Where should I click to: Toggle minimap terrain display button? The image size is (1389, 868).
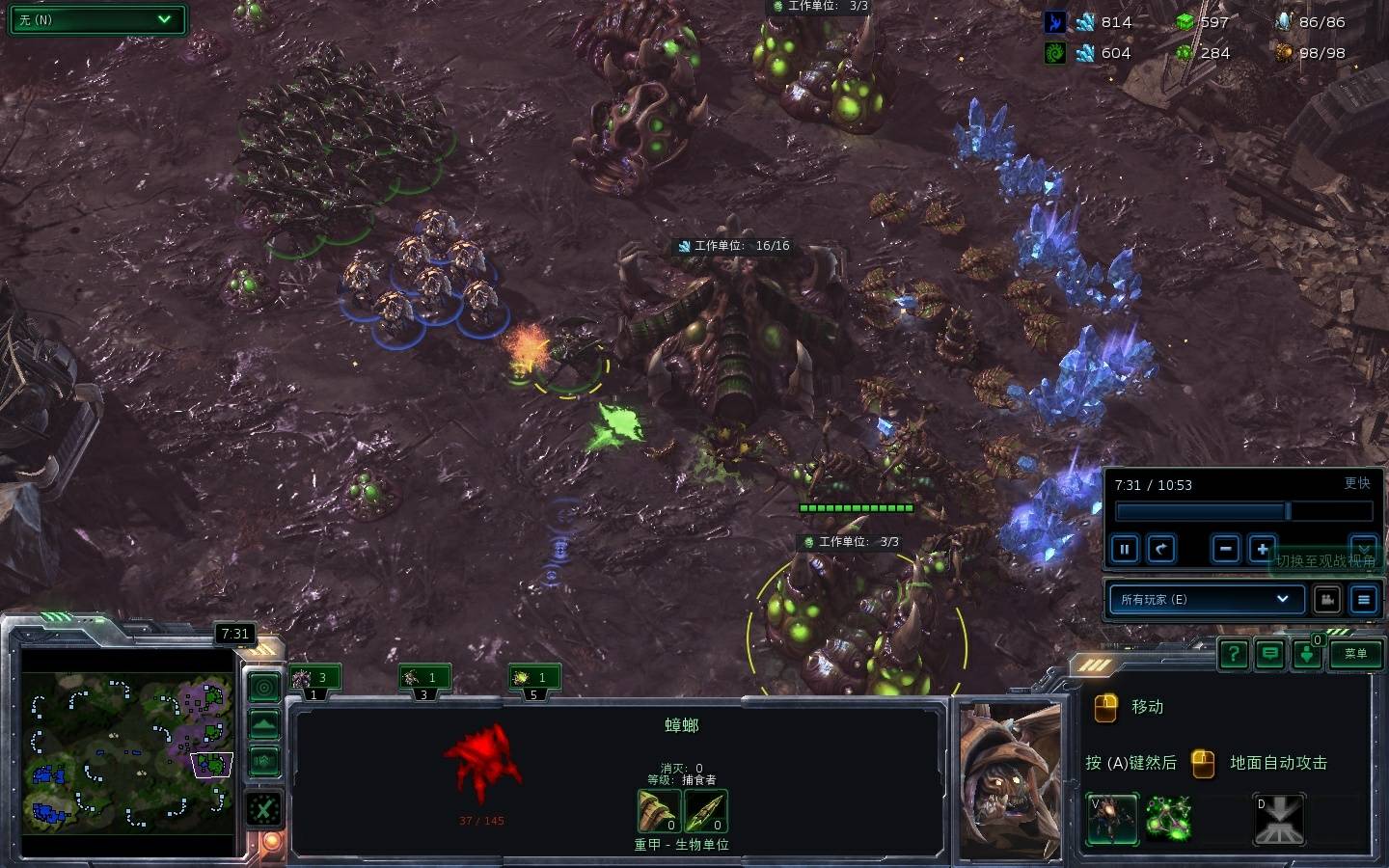(x=264, y=724)
